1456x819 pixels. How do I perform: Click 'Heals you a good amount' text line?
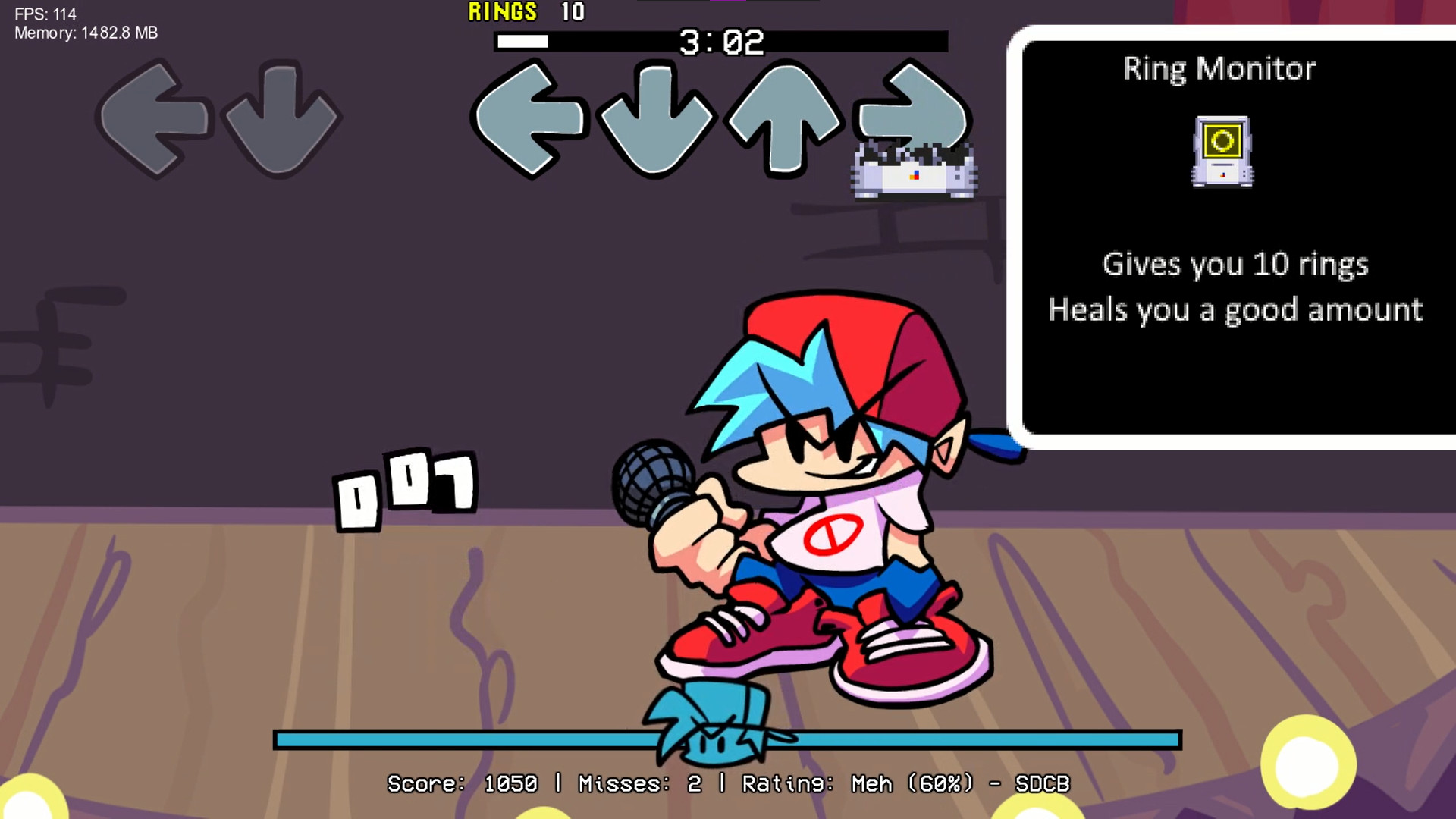click(x=1235, y=310)
